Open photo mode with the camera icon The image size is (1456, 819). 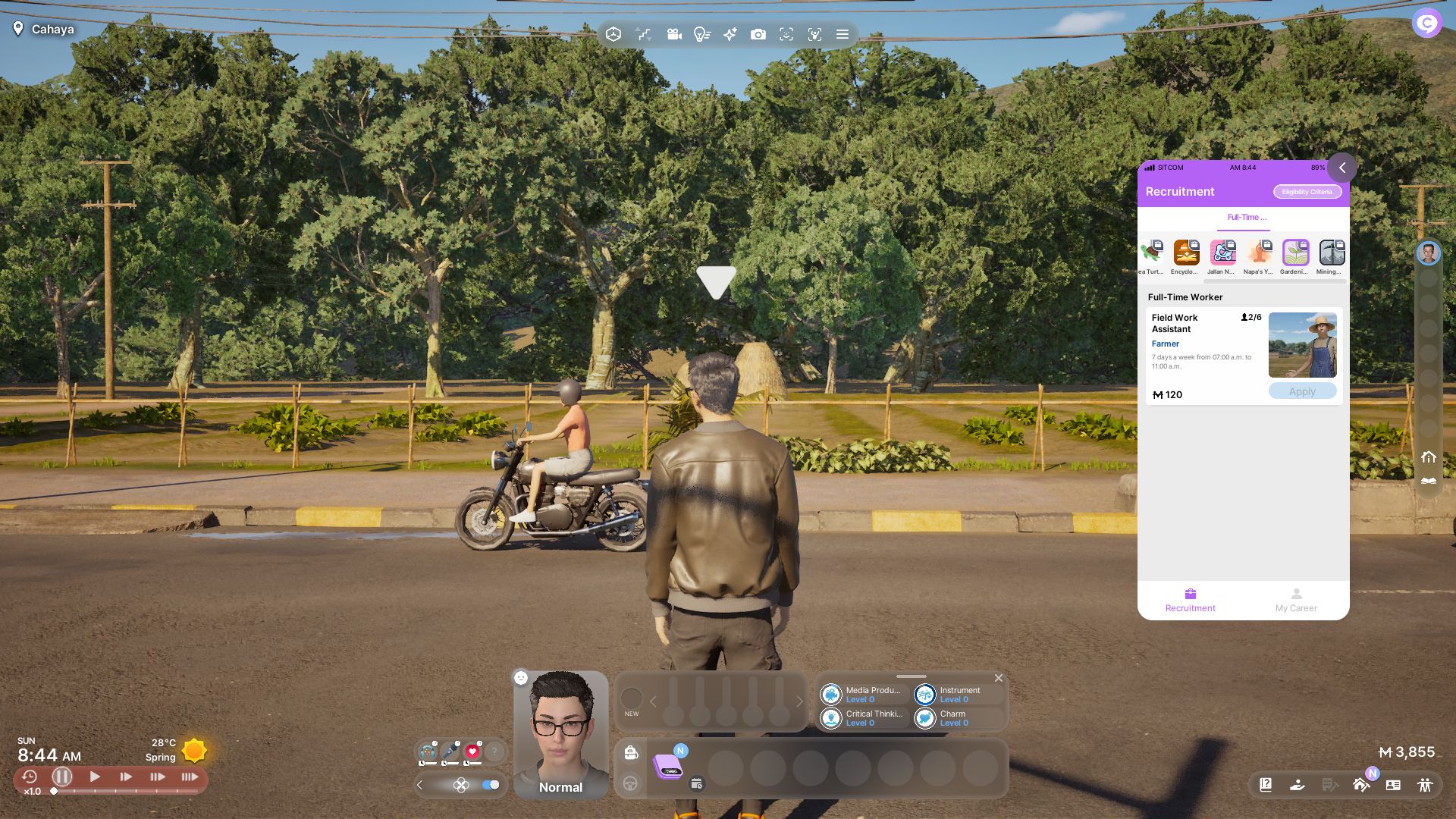coord(758,34)
